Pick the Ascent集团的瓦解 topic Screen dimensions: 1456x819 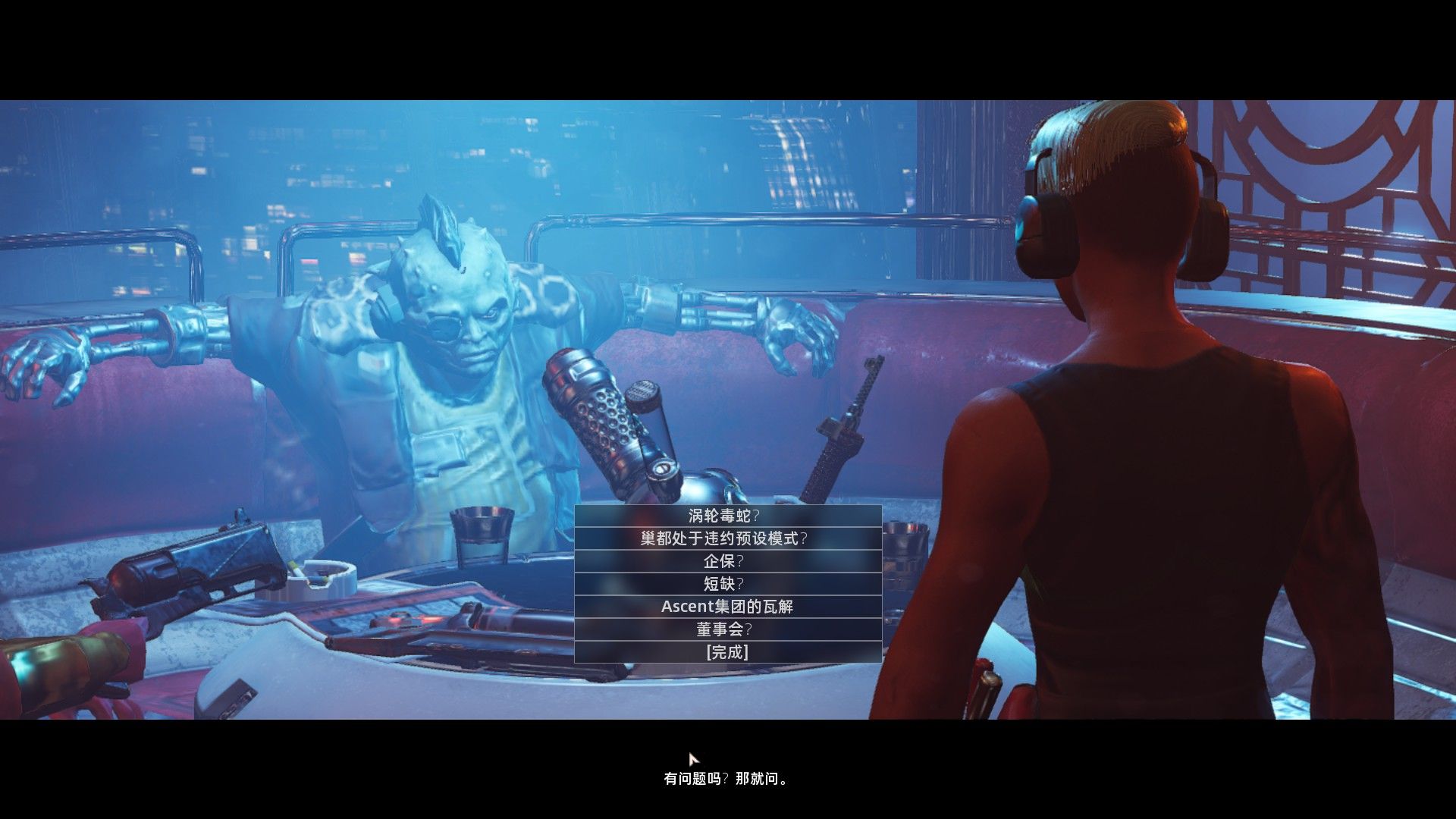click(727, 607)
